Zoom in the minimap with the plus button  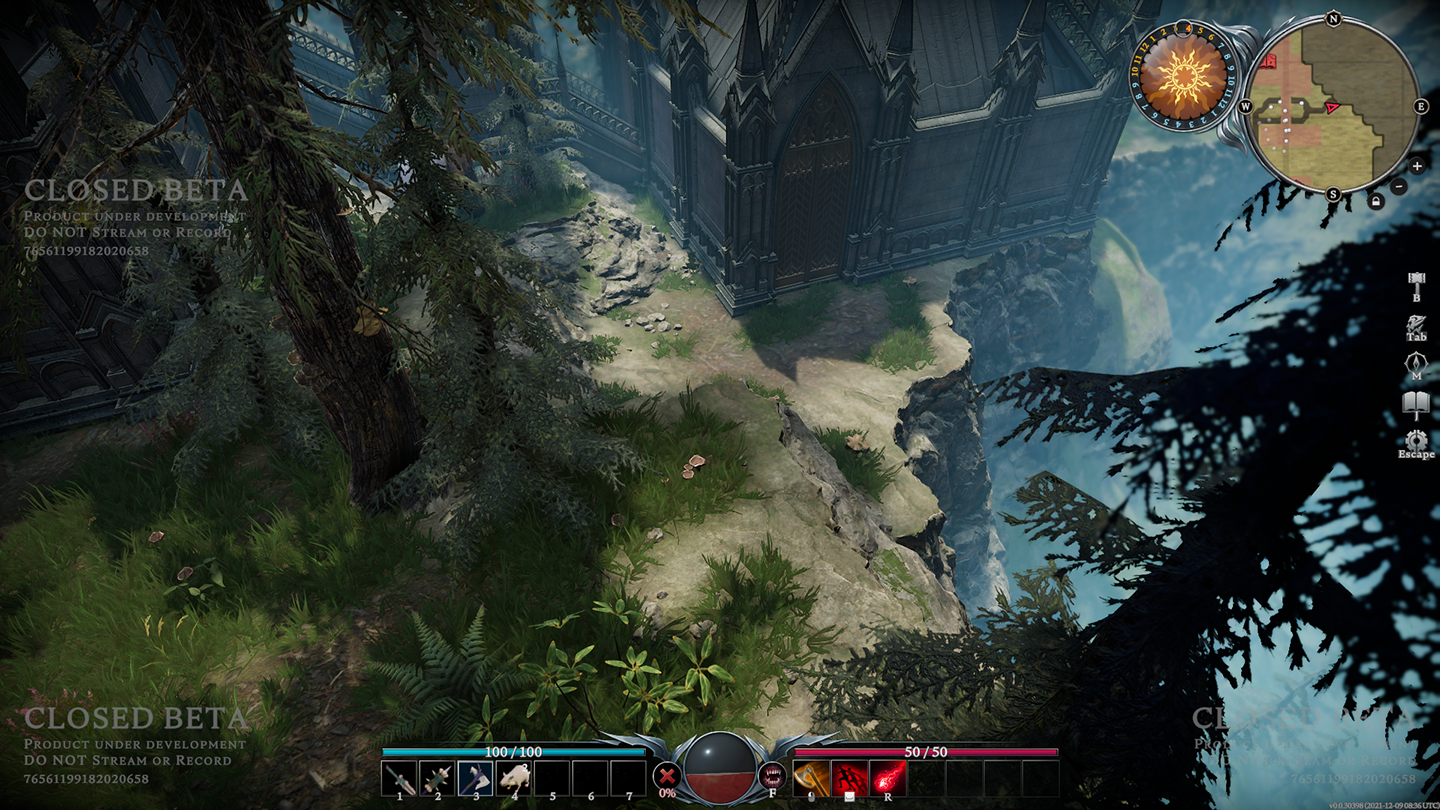click(x=1417, y=166)
